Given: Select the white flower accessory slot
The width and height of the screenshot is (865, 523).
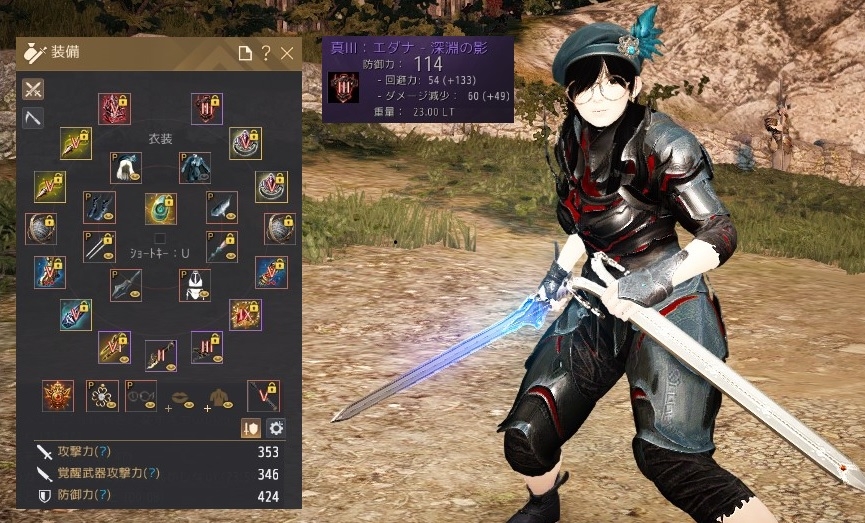Looking at the screenshot, I should click(103, 395).
